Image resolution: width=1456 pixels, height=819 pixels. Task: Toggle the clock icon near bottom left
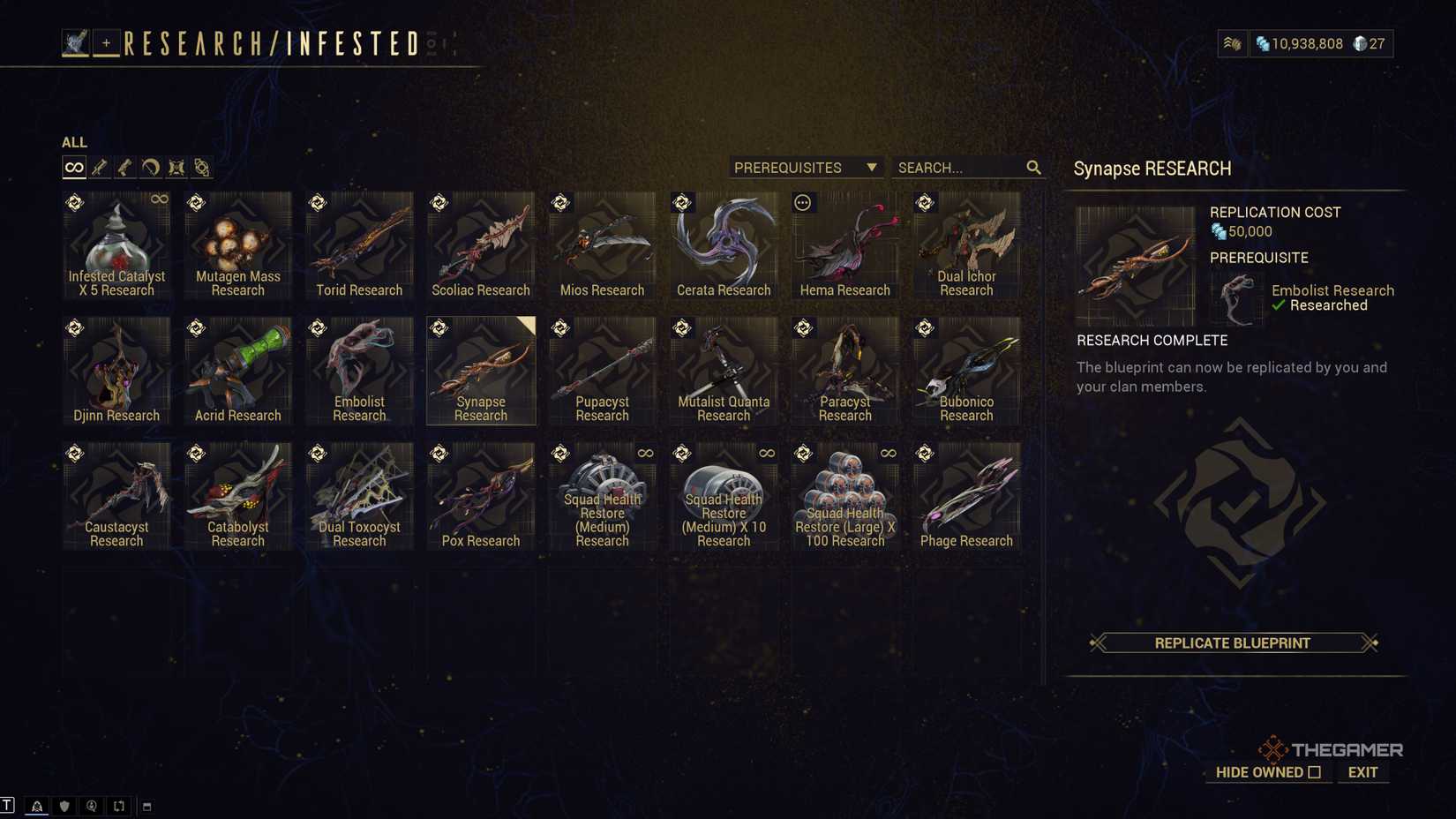[x=91, y=805]
